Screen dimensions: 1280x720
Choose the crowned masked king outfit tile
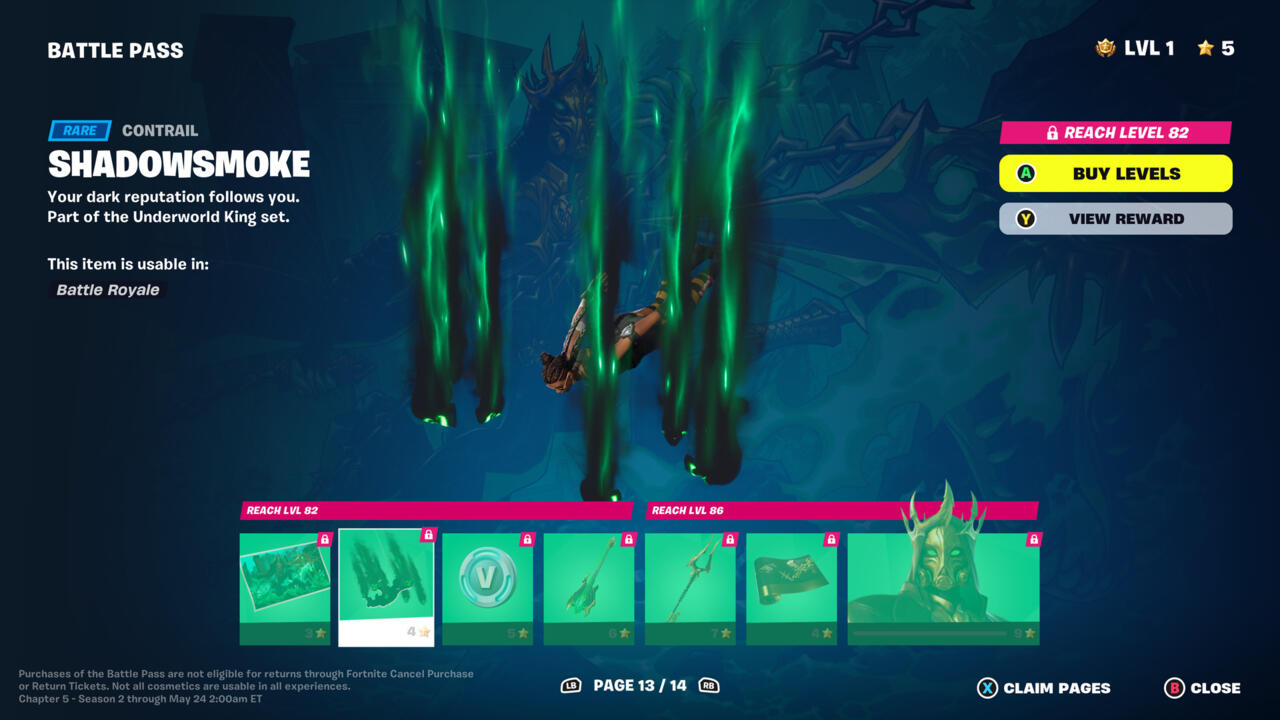point(943,588)
